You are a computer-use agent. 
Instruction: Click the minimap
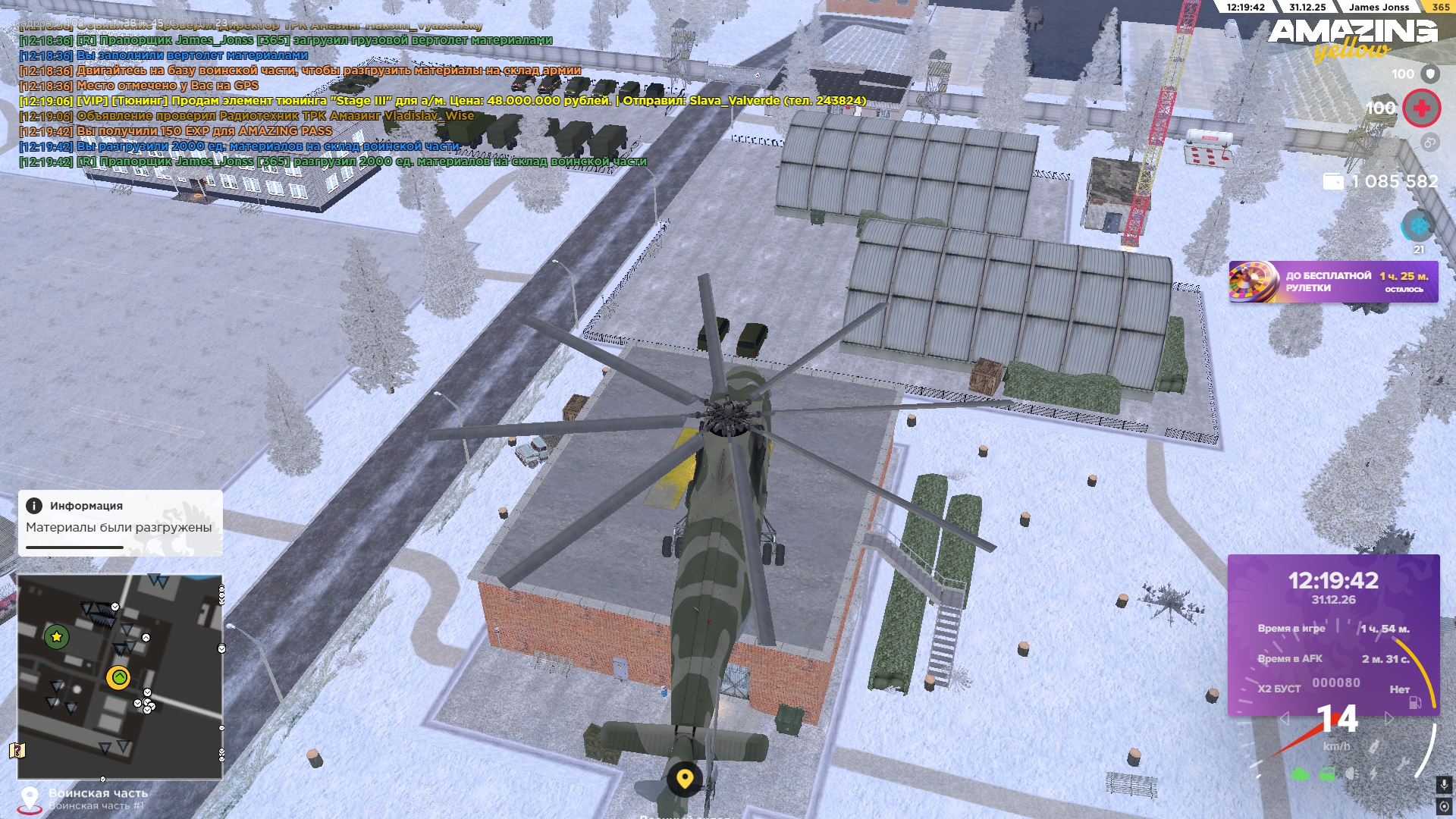point(120,676)
